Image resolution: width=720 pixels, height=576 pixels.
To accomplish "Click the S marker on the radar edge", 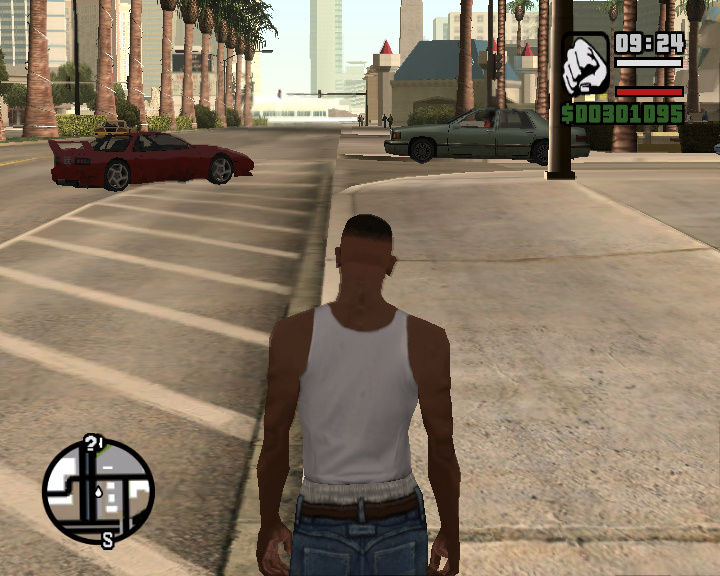I will pyautogui.click(x=107, y=541).
